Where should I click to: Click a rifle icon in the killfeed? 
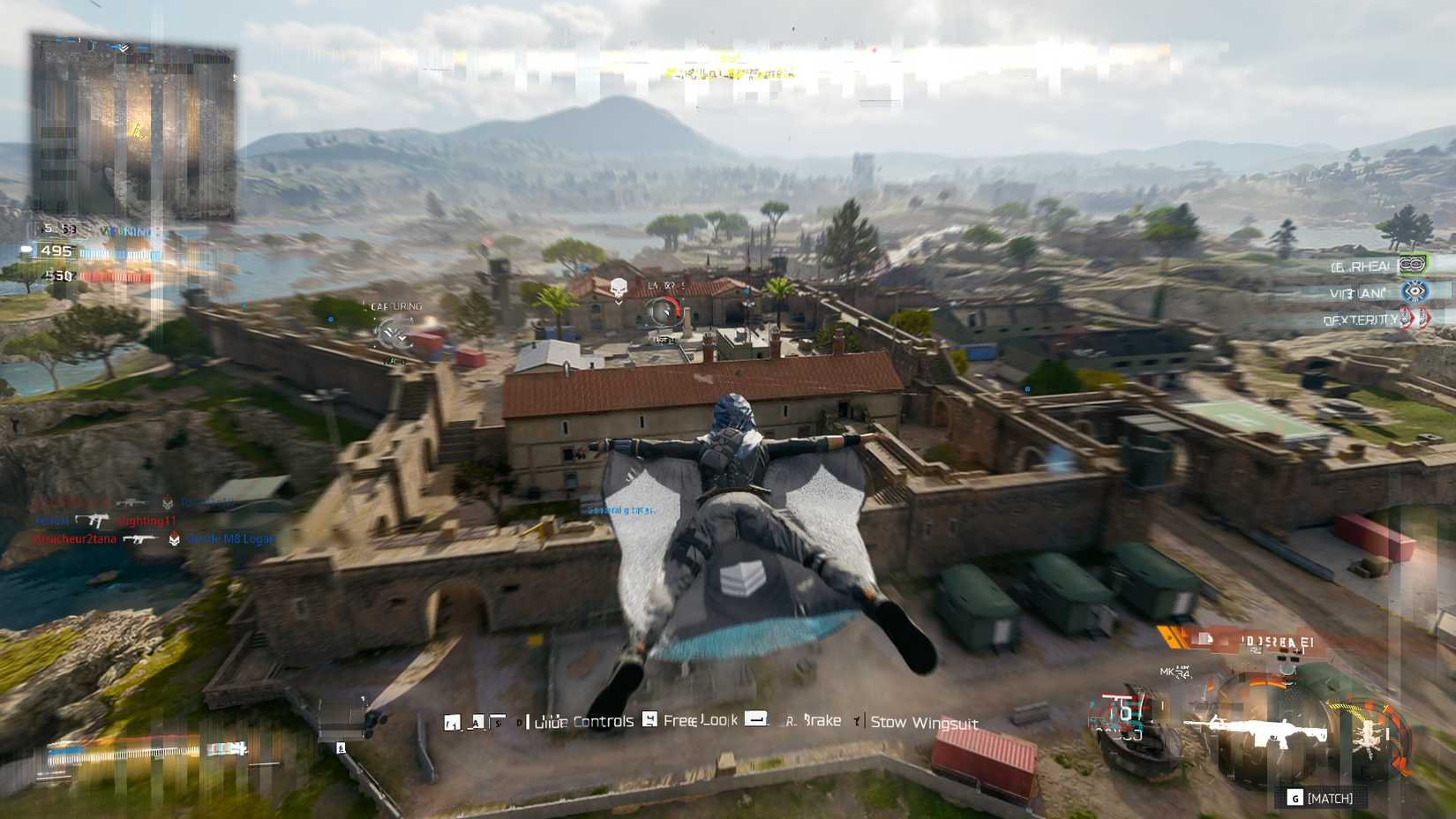point(133,503)
